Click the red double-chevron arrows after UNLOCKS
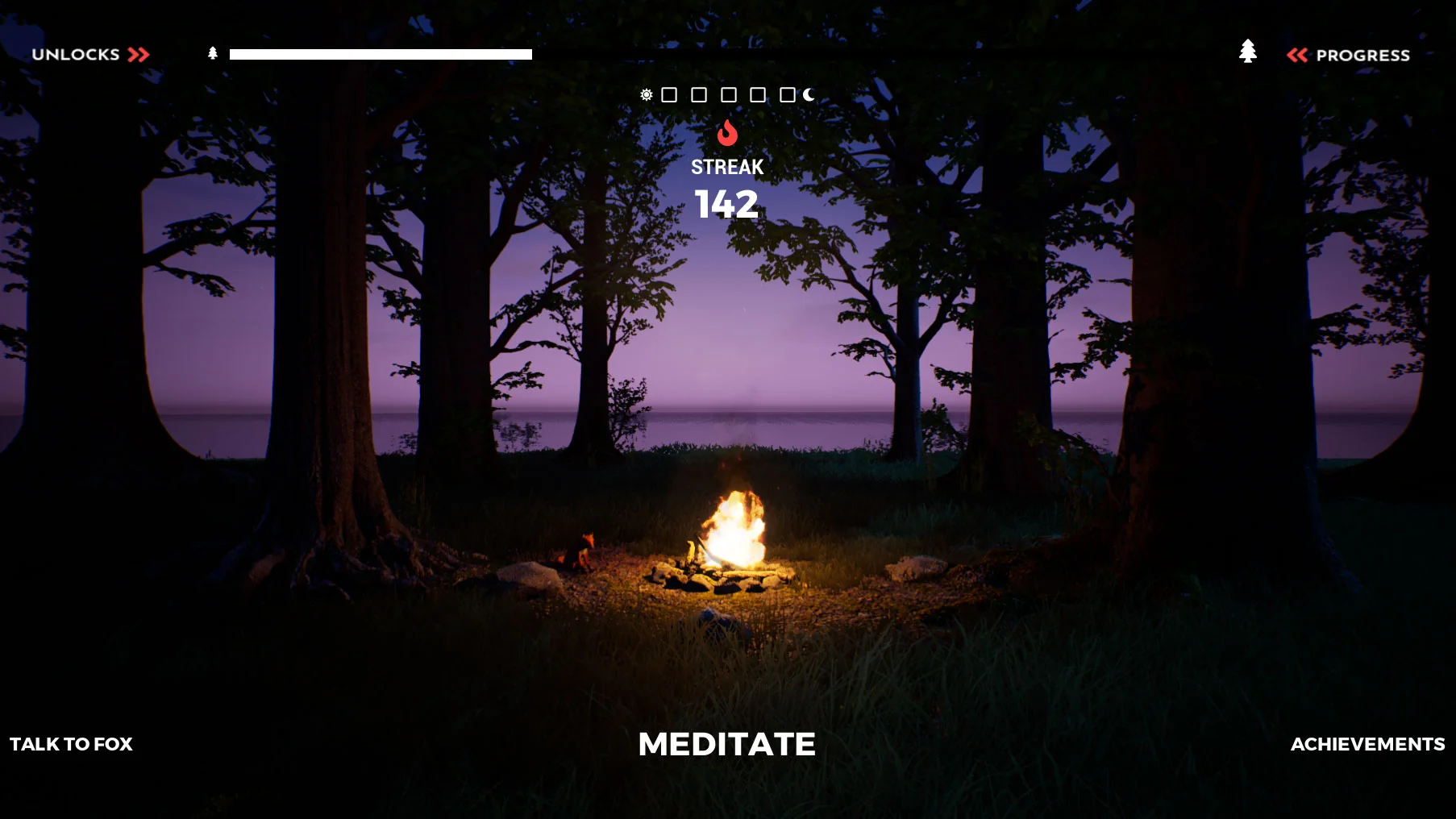1456x819 pixels. 138,55
